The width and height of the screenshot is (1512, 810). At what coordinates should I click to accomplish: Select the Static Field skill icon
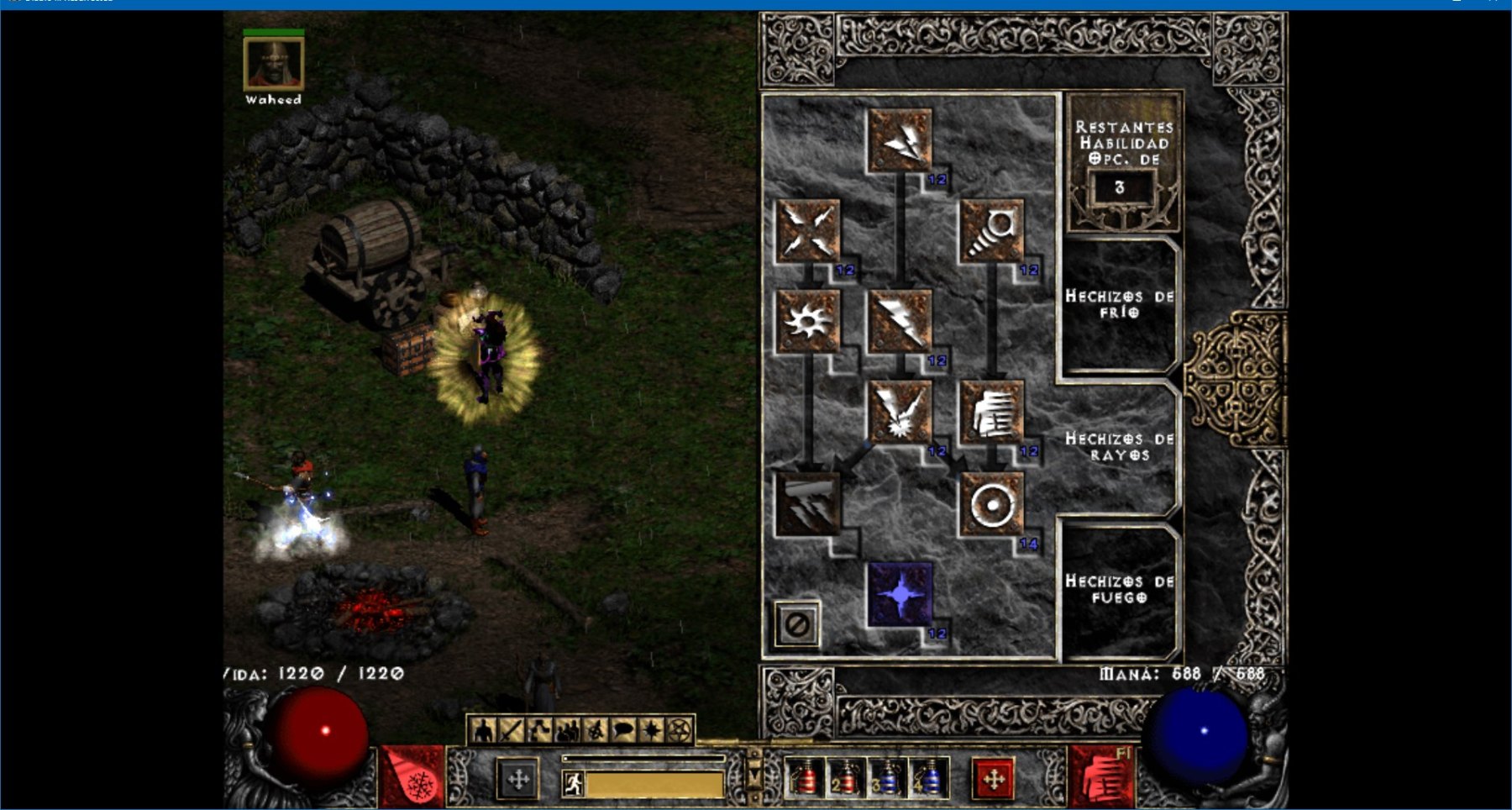[808, 230]
